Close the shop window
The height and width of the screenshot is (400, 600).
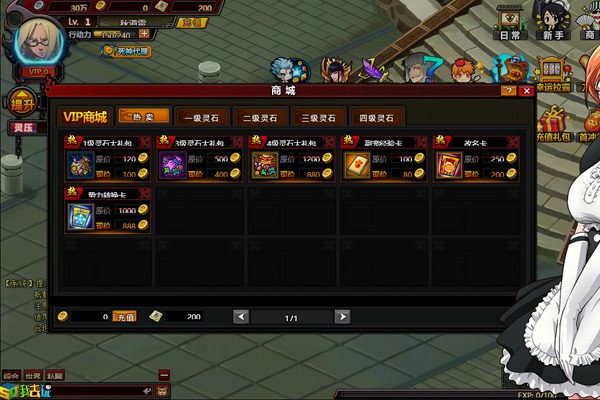coord(523,91)
